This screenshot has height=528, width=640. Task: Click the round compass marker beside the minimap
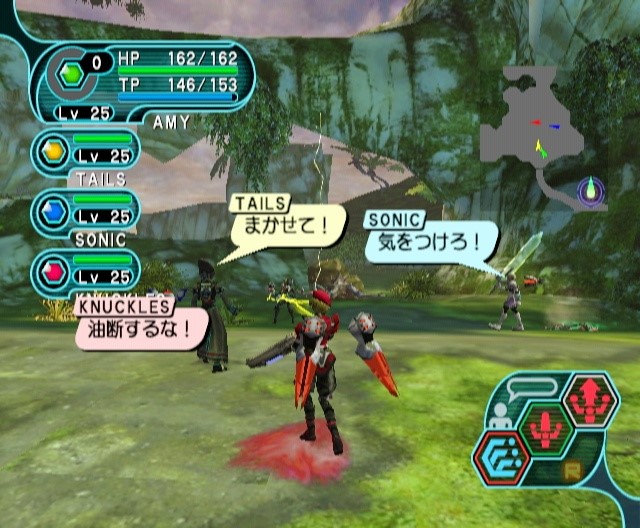tap(592, 188)
